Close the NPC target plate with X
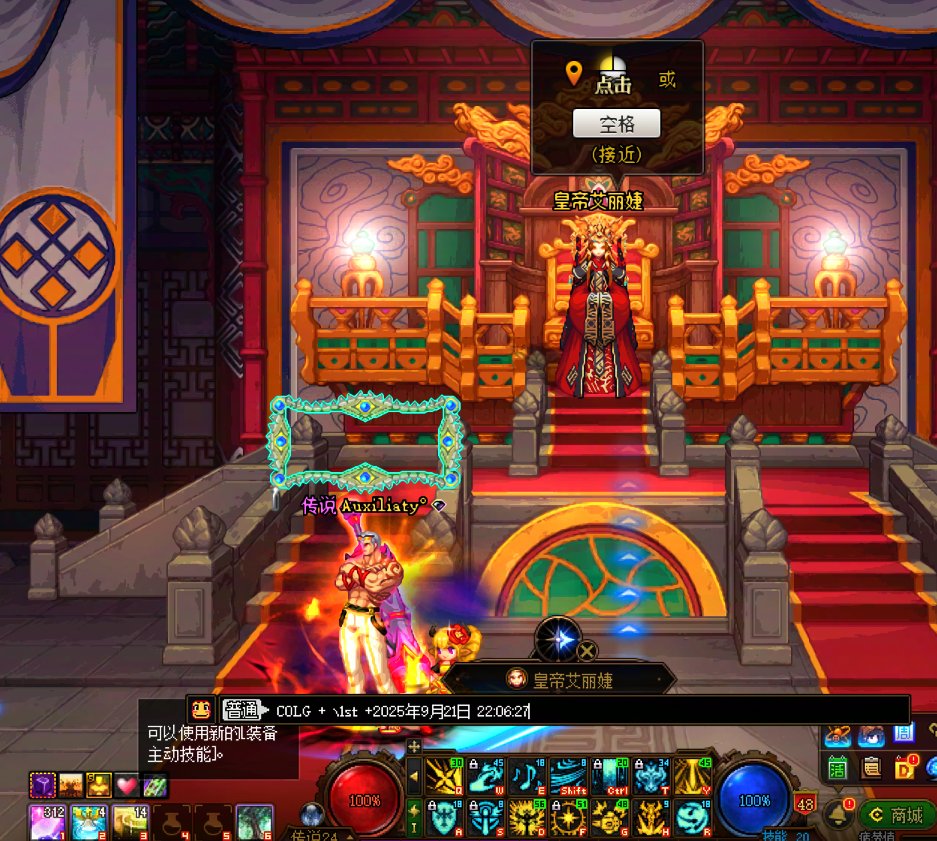 pyautogui.click(x=588, y=651)
